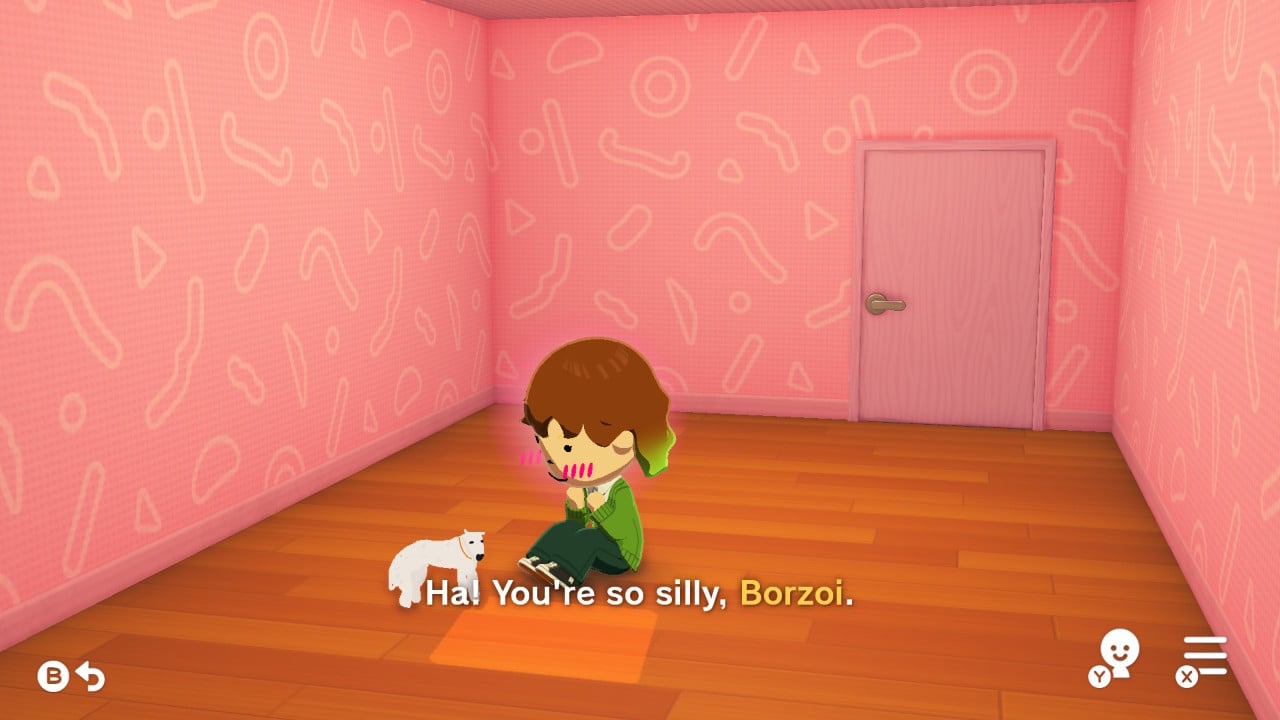Click the circled X button prompt
Screen dimensions: 1280x720
(1186, 676)
